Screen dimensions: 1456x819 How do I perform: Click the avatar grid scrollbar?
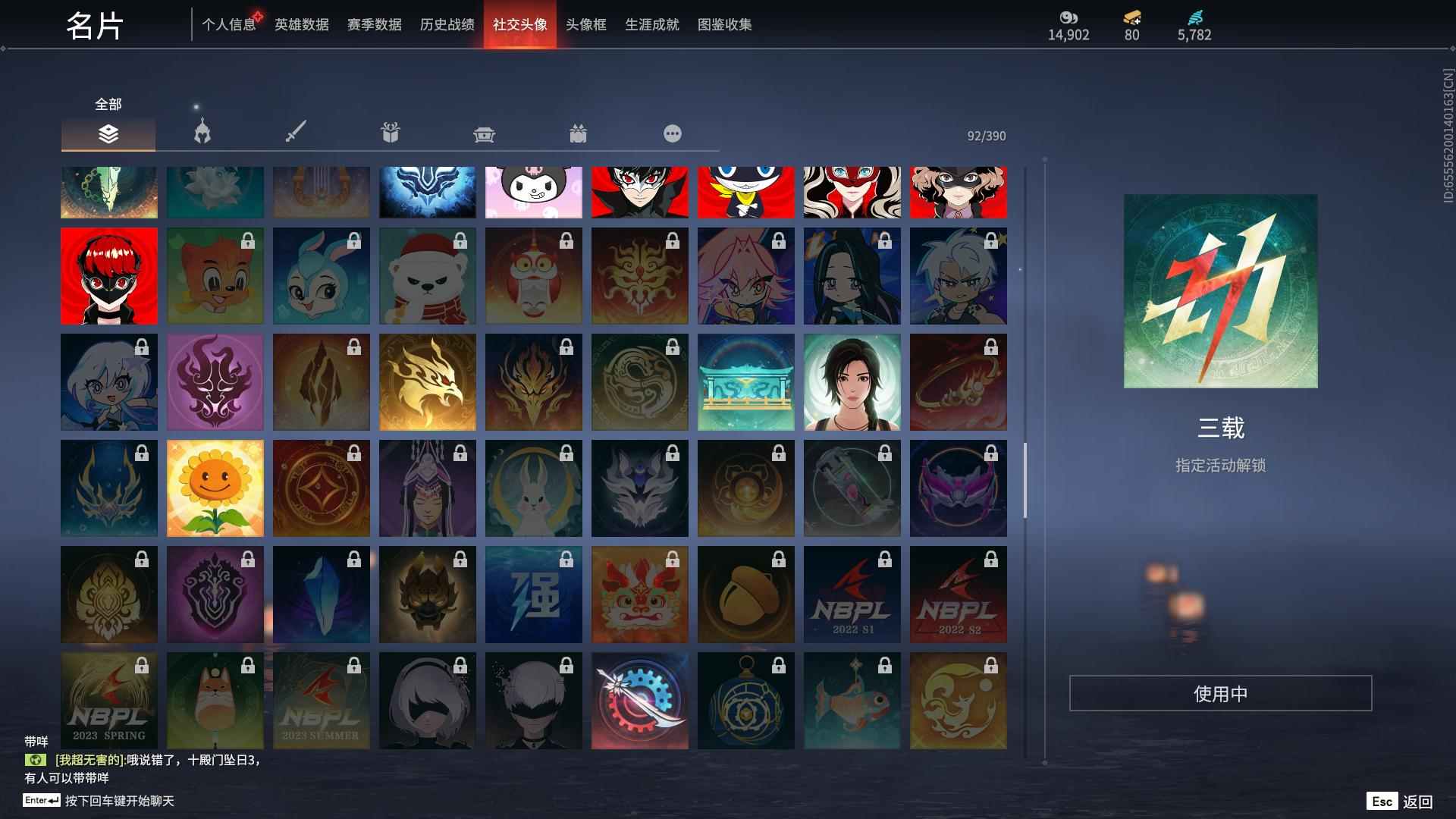[1025, 478]
